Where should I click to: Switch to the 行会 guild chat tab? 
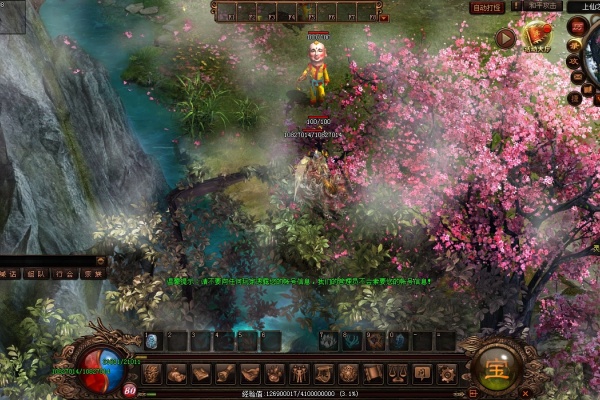[64, 273]
